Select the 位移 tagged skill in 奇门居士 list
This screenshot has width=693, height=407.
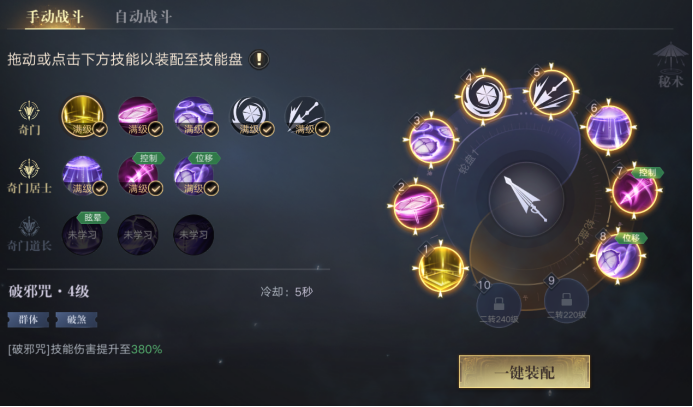coord(193,176)
